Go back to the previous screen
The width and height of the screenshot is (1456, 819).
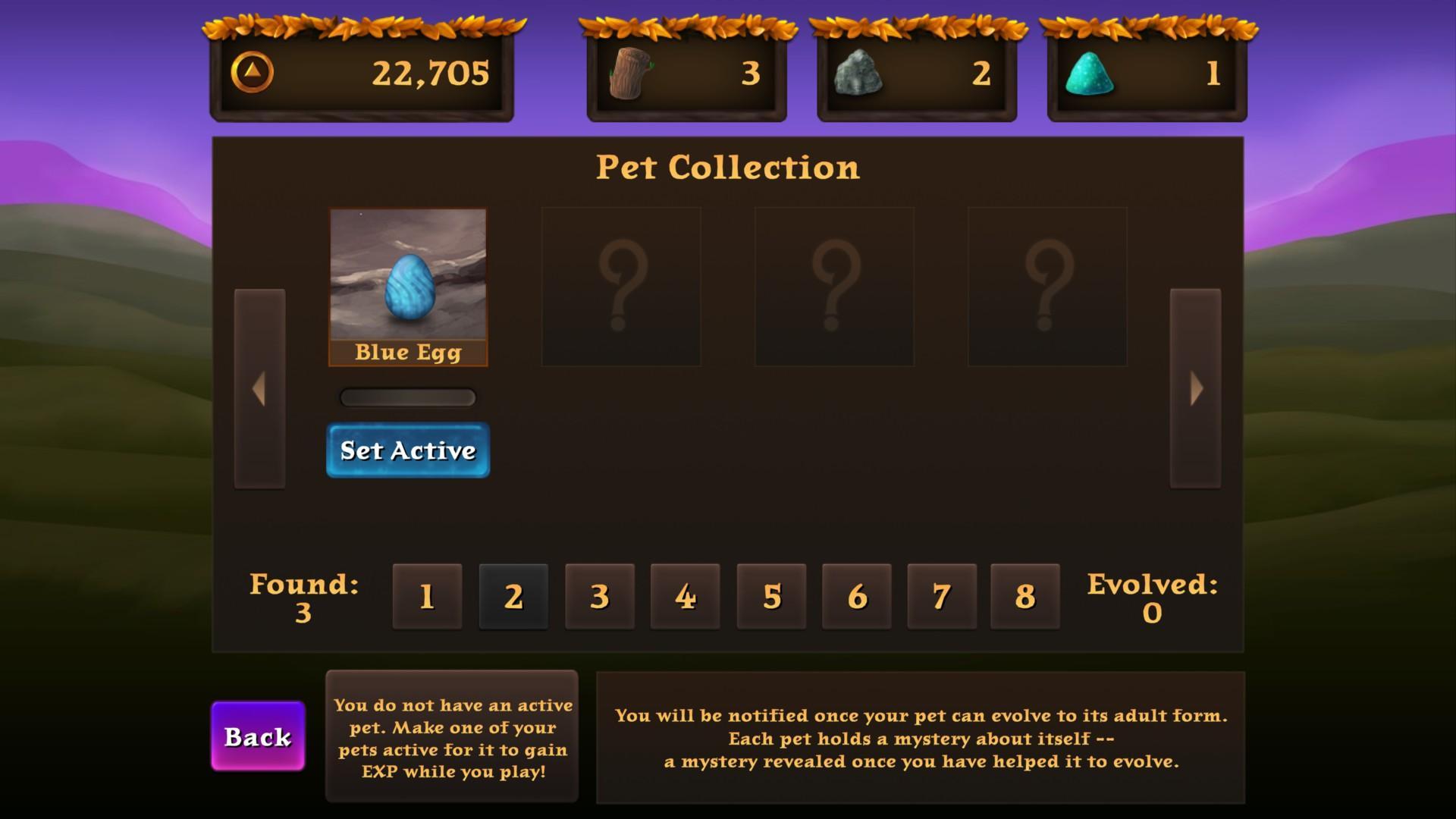tap(257, 736)
